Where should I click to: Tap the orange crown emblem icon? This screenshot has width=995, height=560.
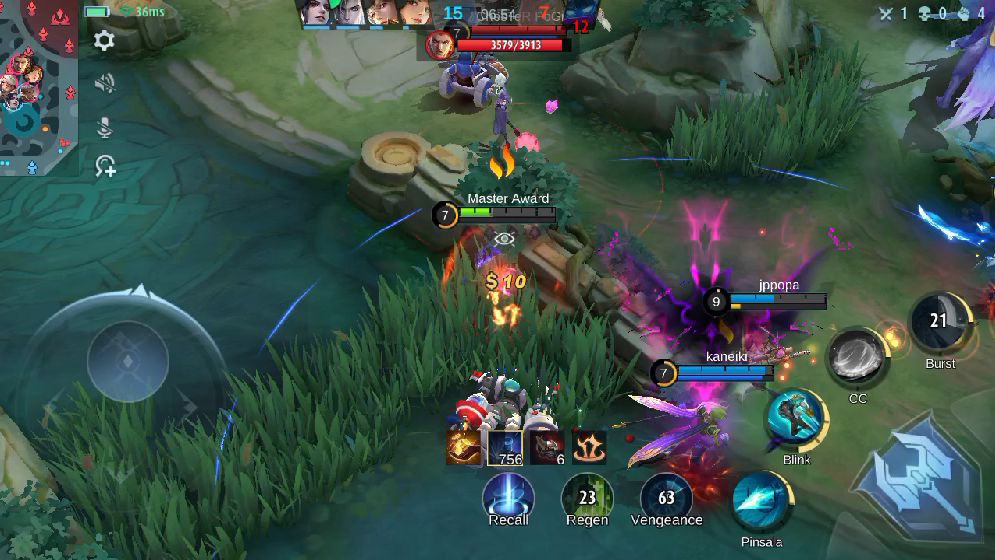pyautogui.click(x=588, y=446)
